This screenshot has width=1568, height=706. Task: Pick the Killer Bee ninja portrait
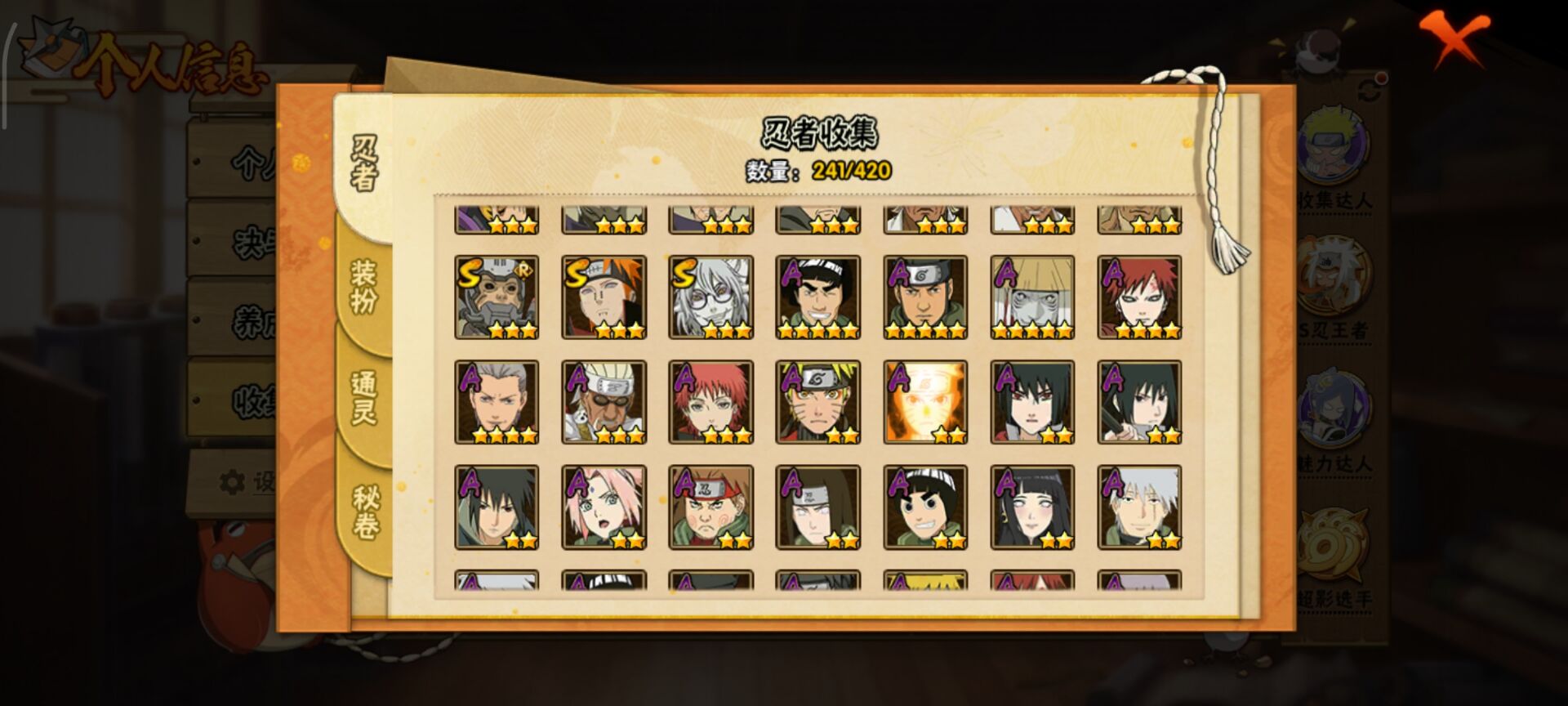[604, 402]
